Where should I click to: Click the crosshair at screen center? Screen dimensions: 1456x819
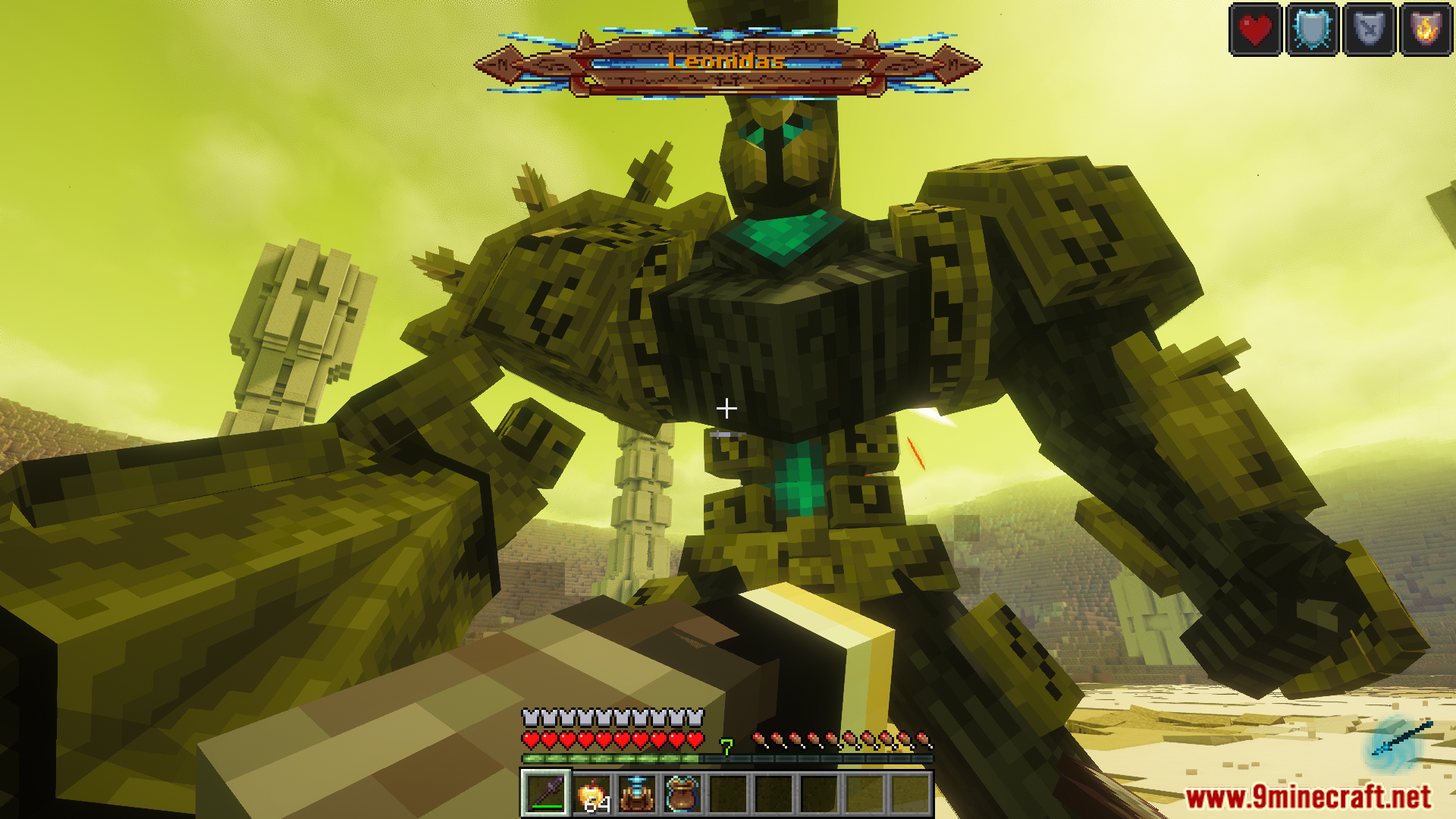click(x=726, y=408)
